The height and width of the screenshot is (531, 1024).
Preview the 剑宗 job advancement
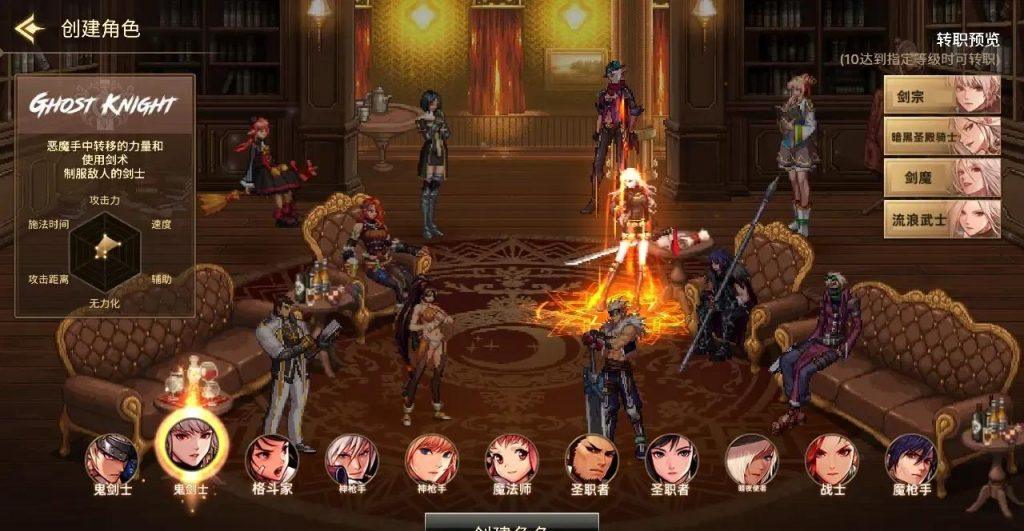pos(941,93)
